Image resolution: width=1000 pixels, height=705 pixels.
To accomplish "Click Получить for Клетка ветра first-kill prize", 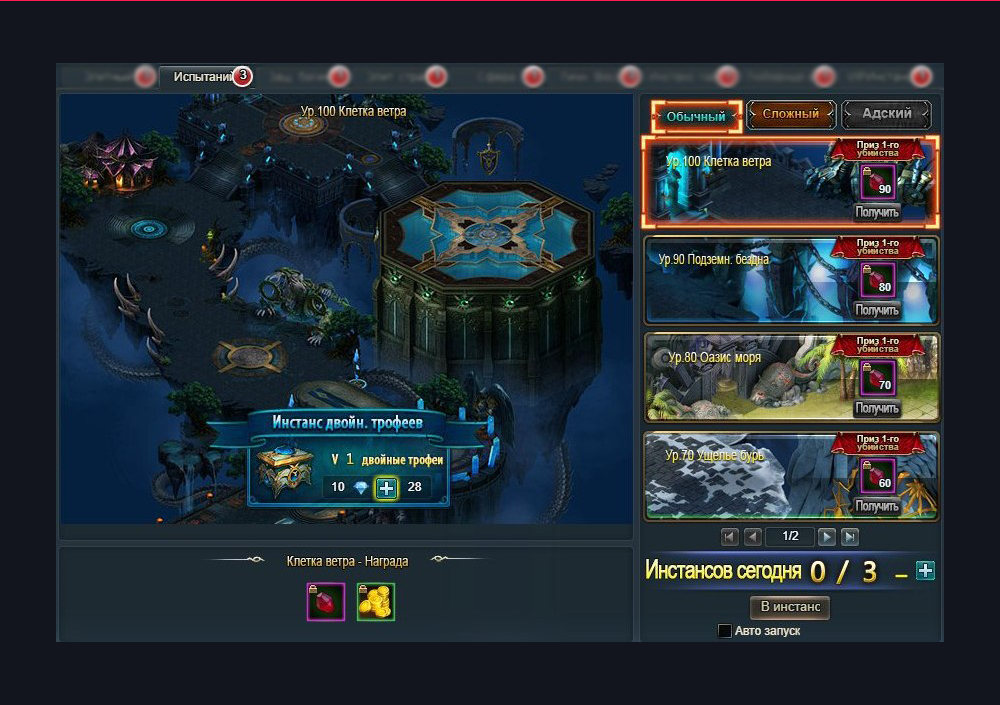I will [x=877, y=212].
